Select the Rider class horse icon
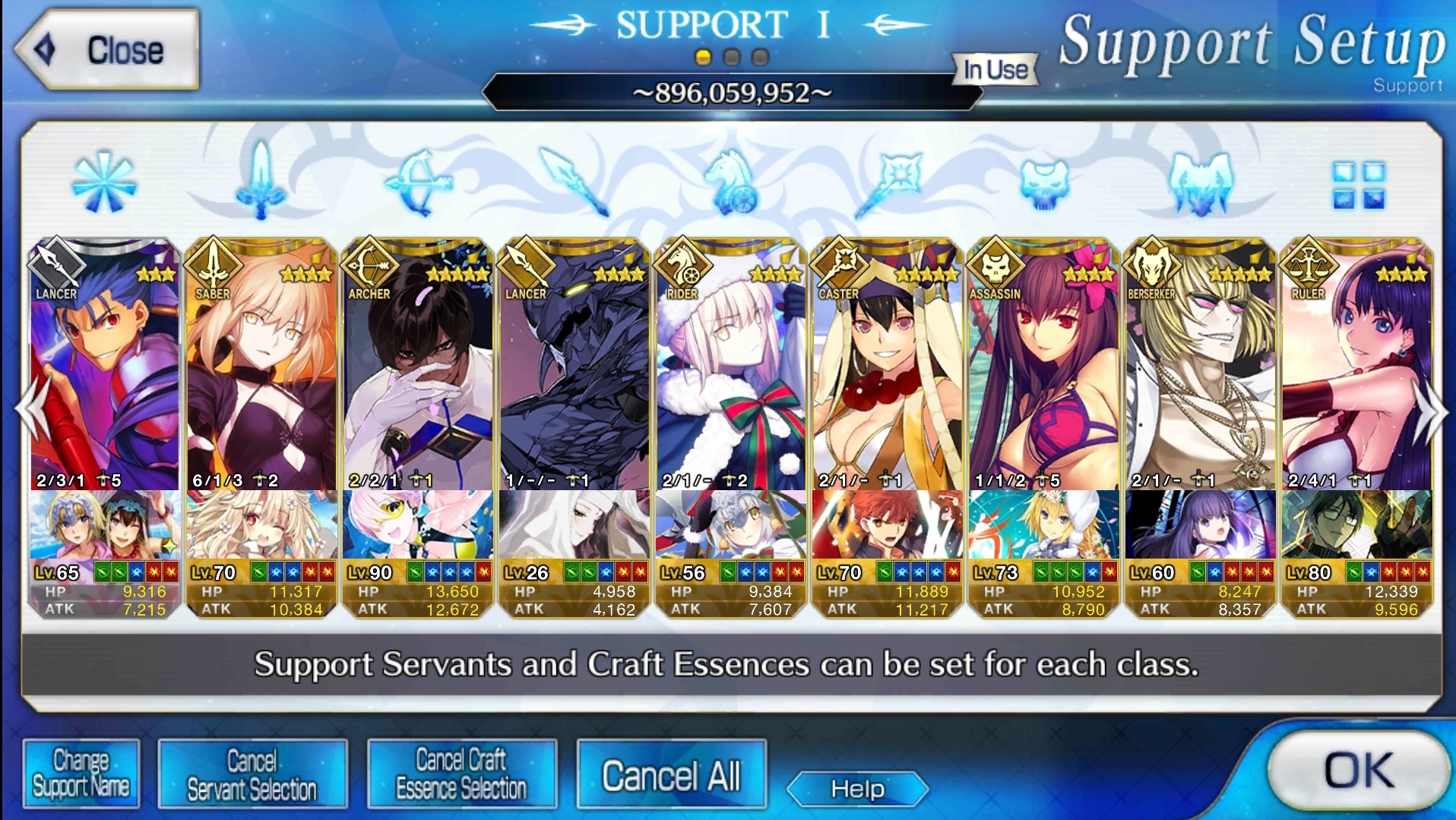The image size is (1456, 820). pyautogui.click(x=730, y=182)
